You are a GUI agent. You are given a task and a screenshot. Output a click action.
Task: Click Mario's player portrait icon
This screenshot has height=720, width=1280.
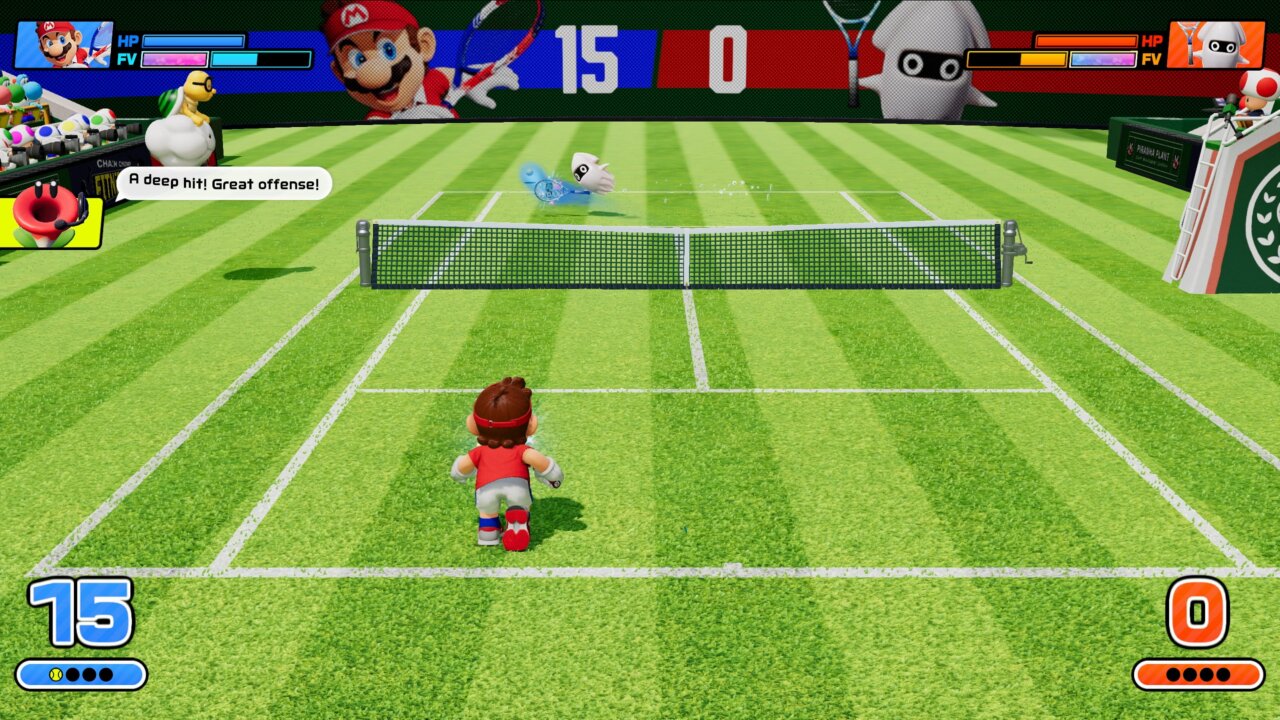click(63, 45)
